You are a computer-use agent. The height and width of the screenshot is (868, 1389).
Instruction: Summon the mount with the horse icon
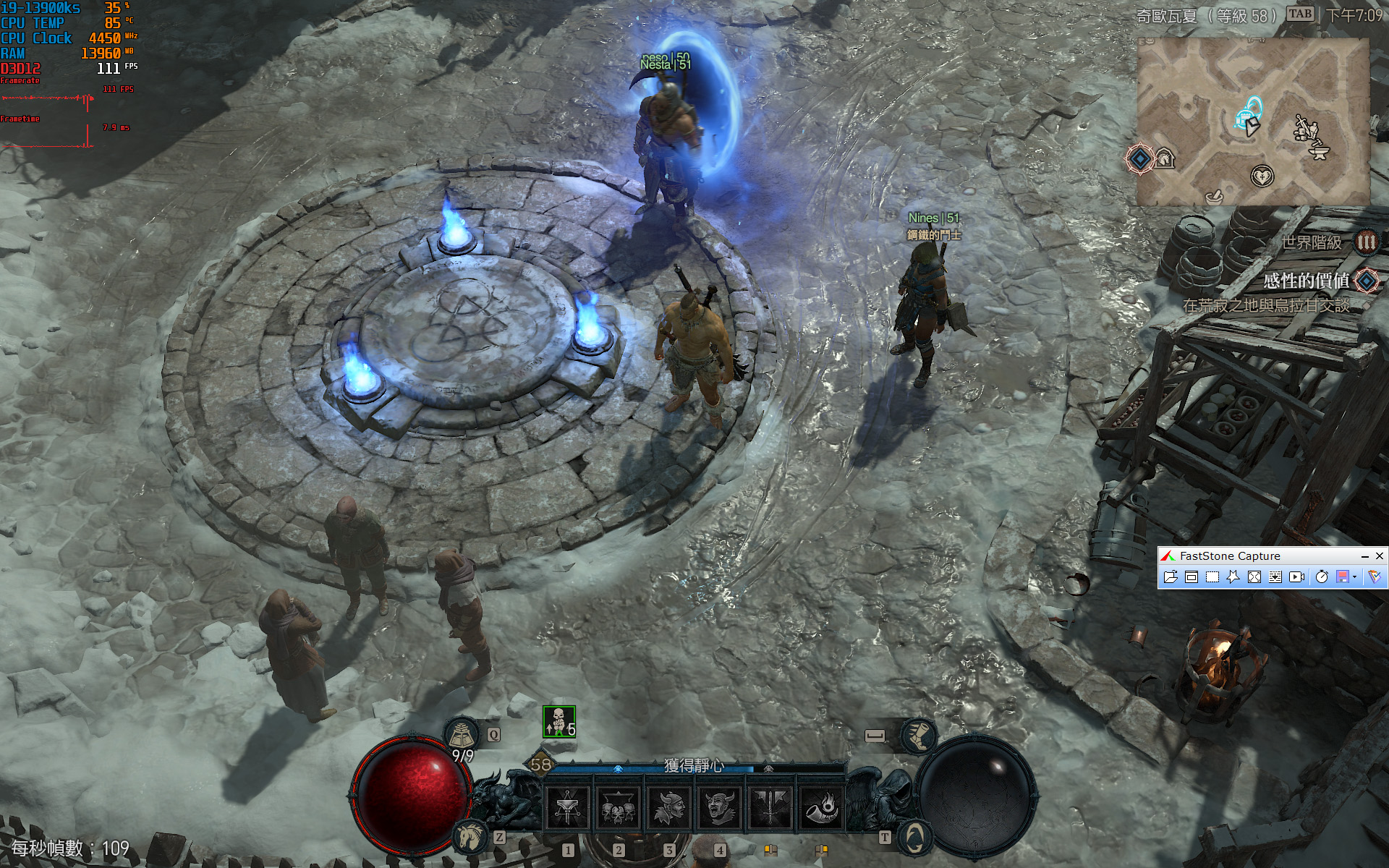[x=469, y=837]
